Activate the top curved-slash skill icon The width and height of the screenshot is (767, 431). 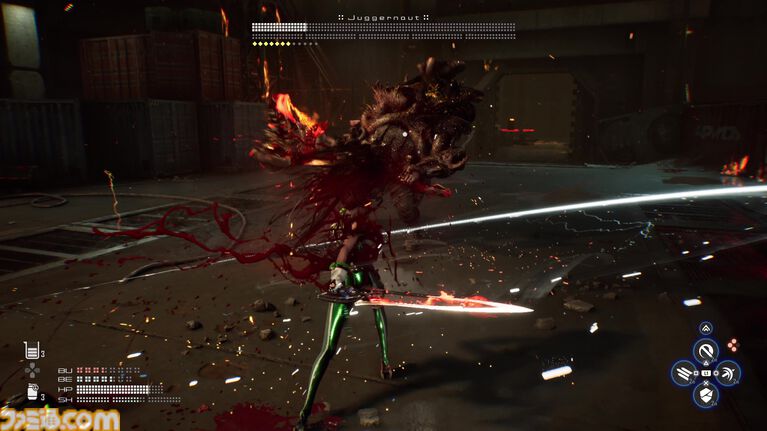[706, 350]
